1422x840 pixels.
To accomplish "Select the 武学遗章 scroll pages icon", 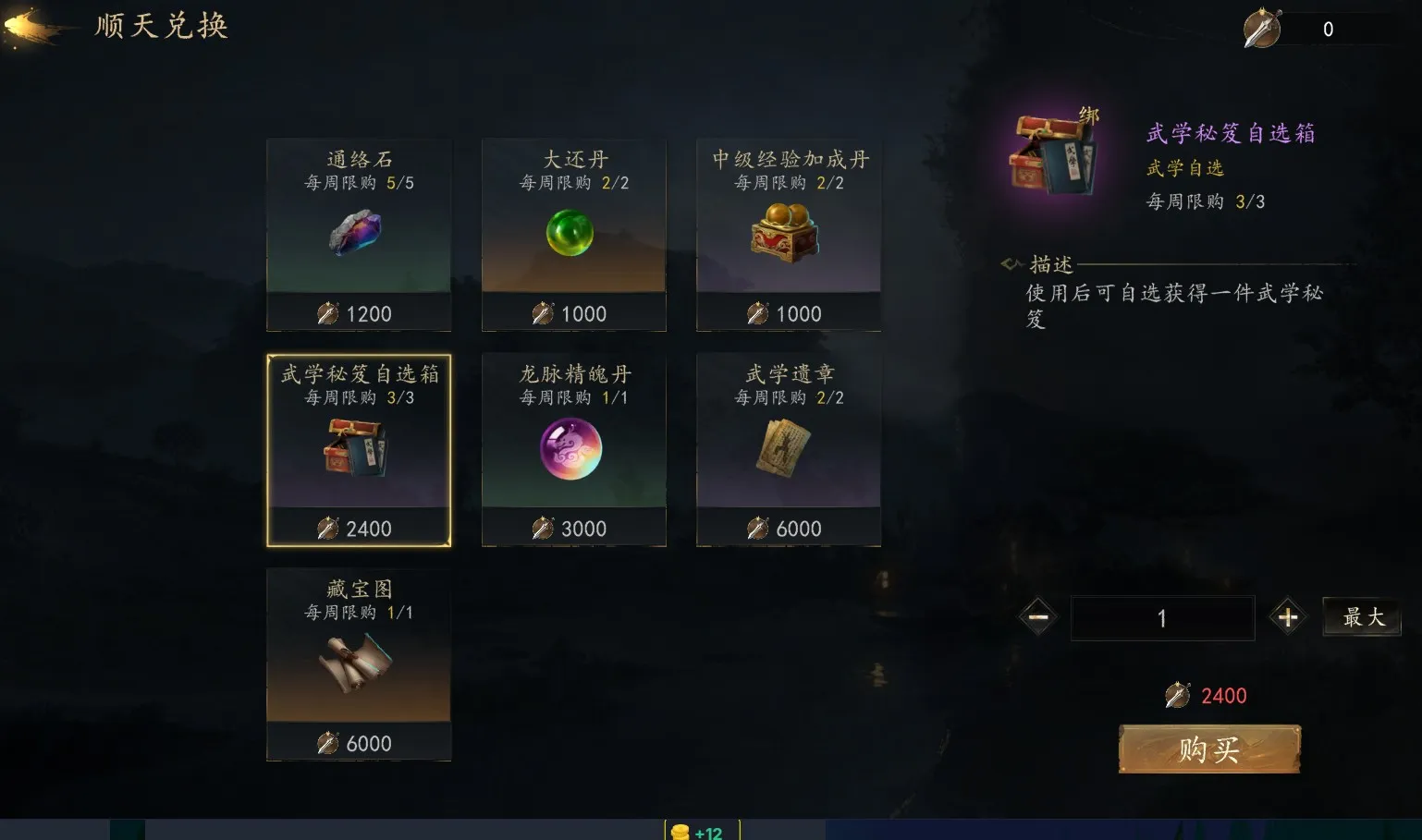I will point(788,450).
